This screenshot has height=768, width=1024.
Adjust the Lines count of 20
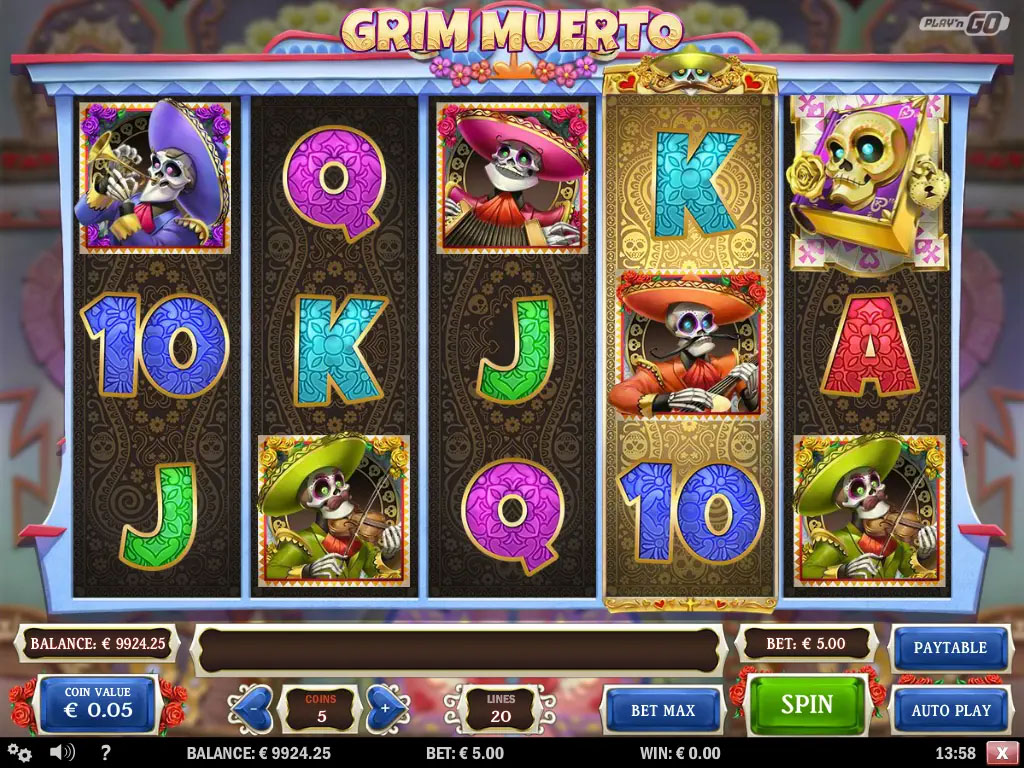500,708
